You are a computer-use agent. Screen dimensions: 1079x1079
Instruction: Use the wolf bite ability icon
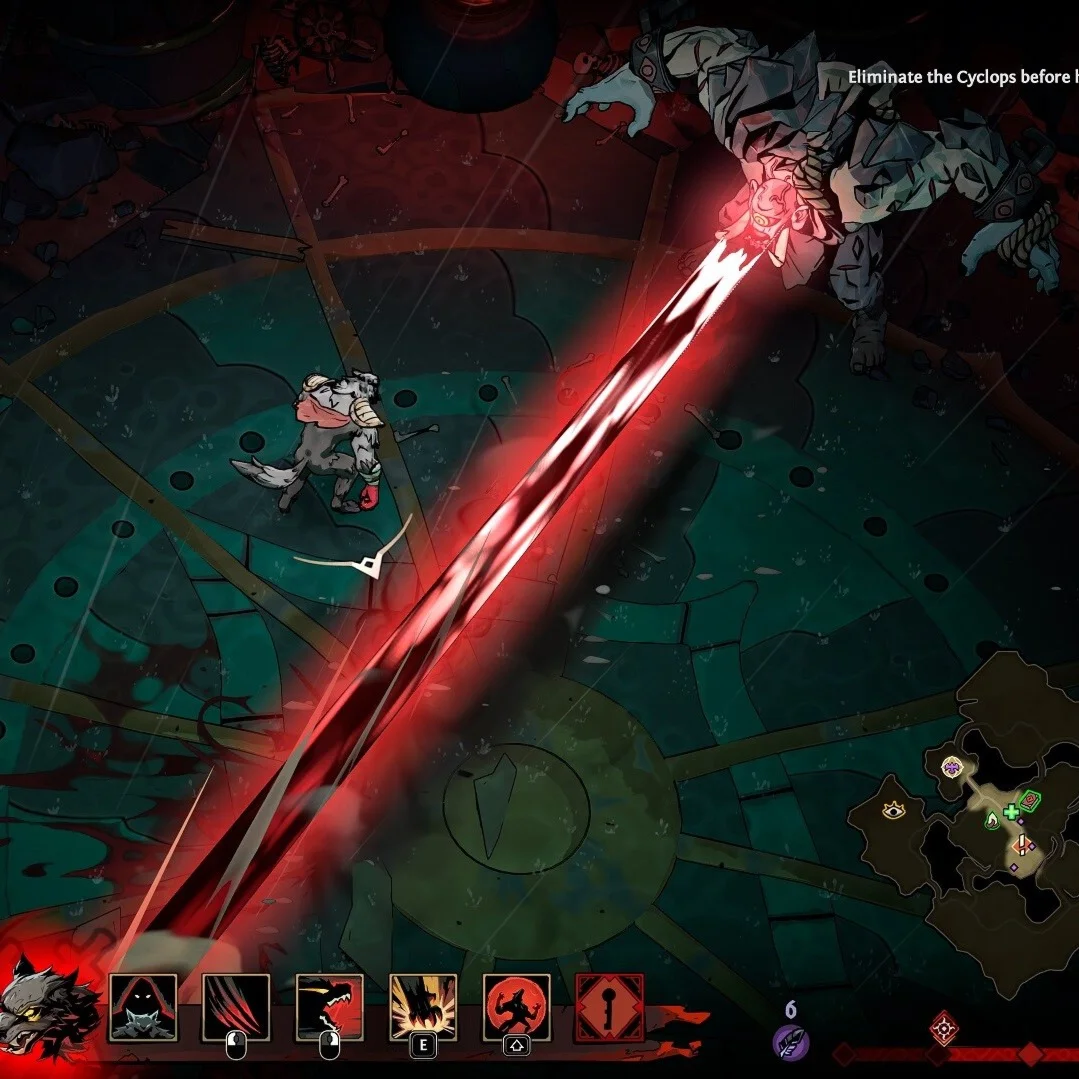[x=329, y=1007]
